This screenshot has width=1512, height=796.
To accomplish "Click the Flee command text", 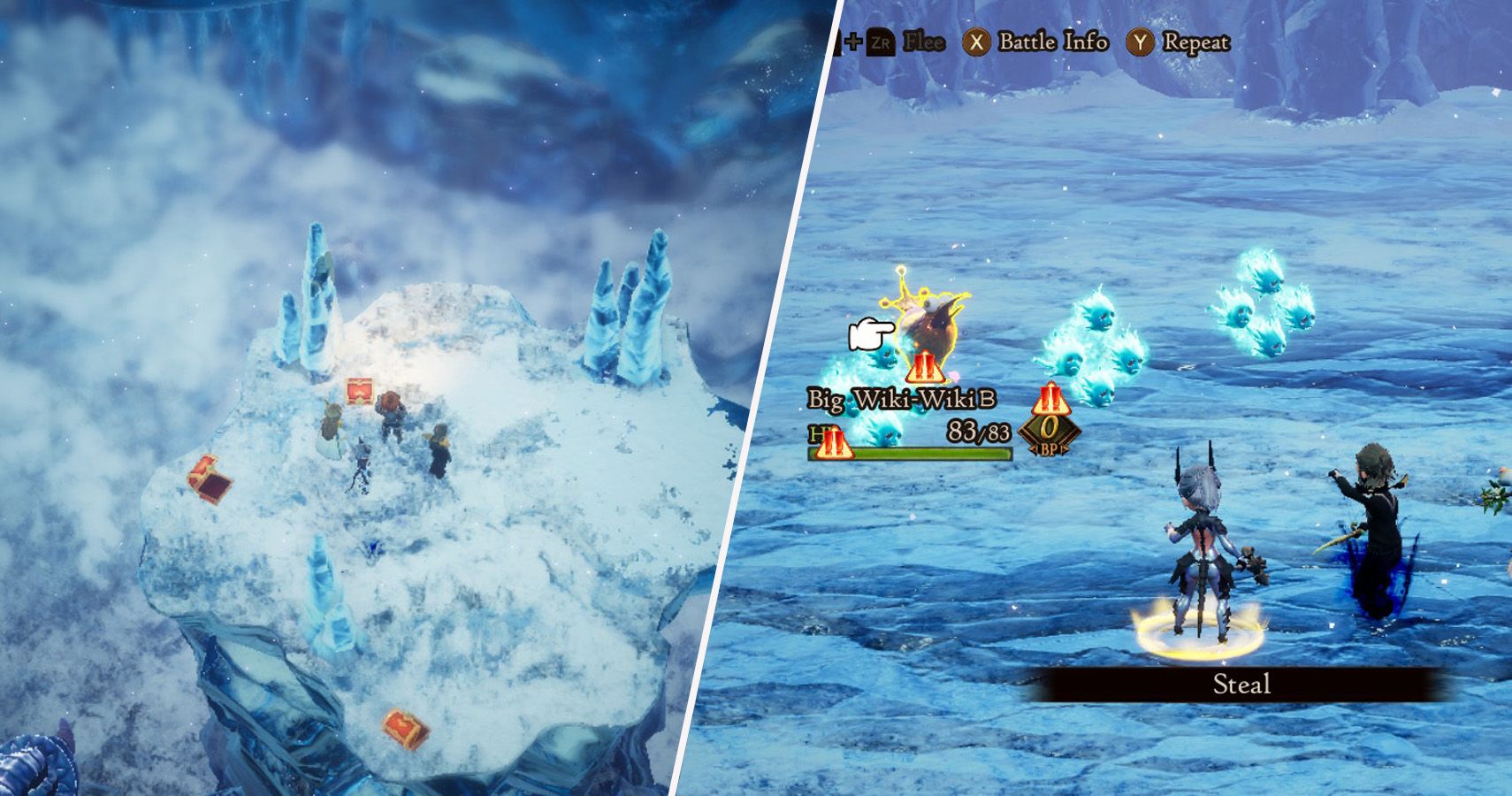I will click(923, 42).
